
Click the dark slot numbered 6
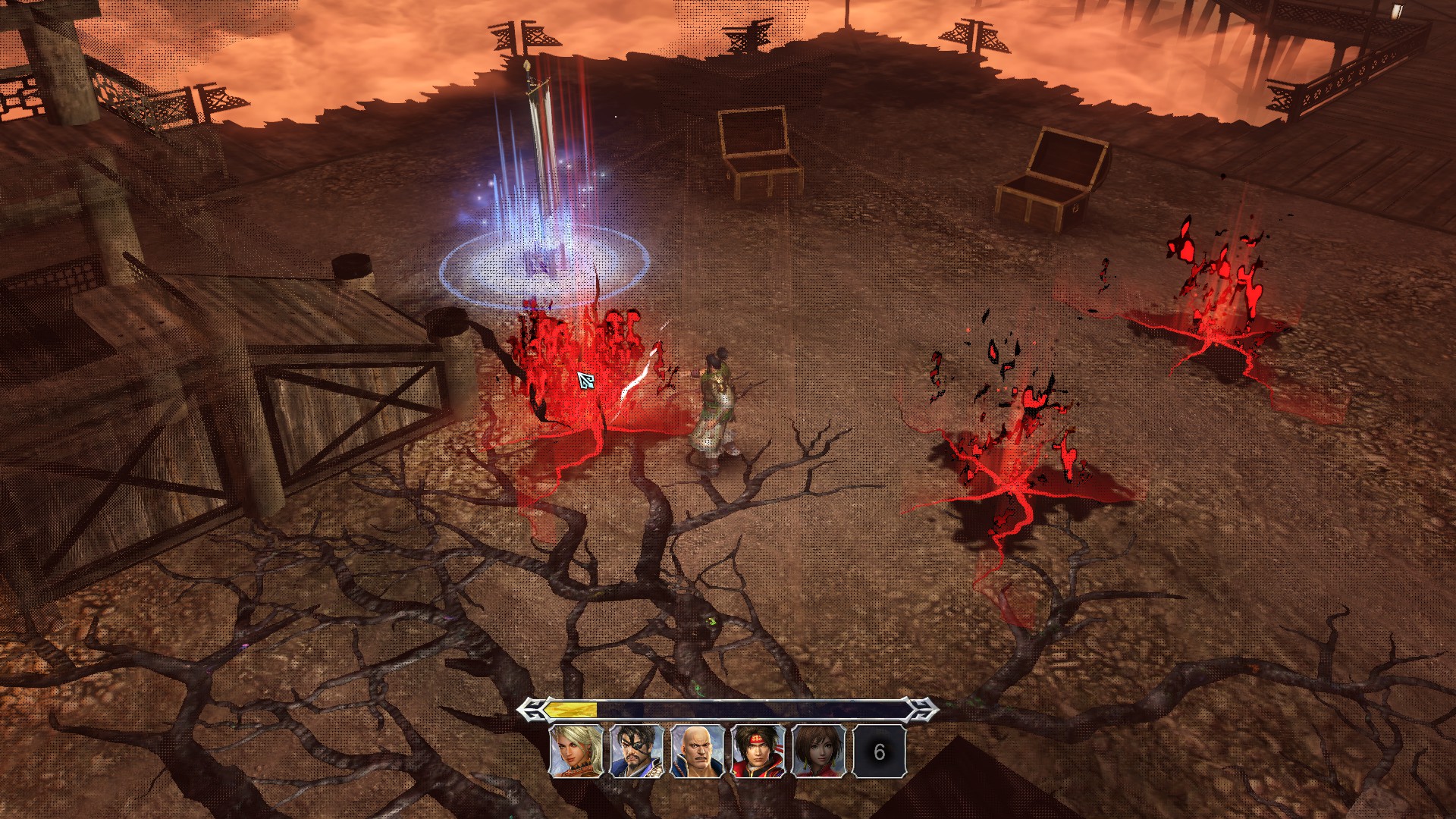pos(879,752)
